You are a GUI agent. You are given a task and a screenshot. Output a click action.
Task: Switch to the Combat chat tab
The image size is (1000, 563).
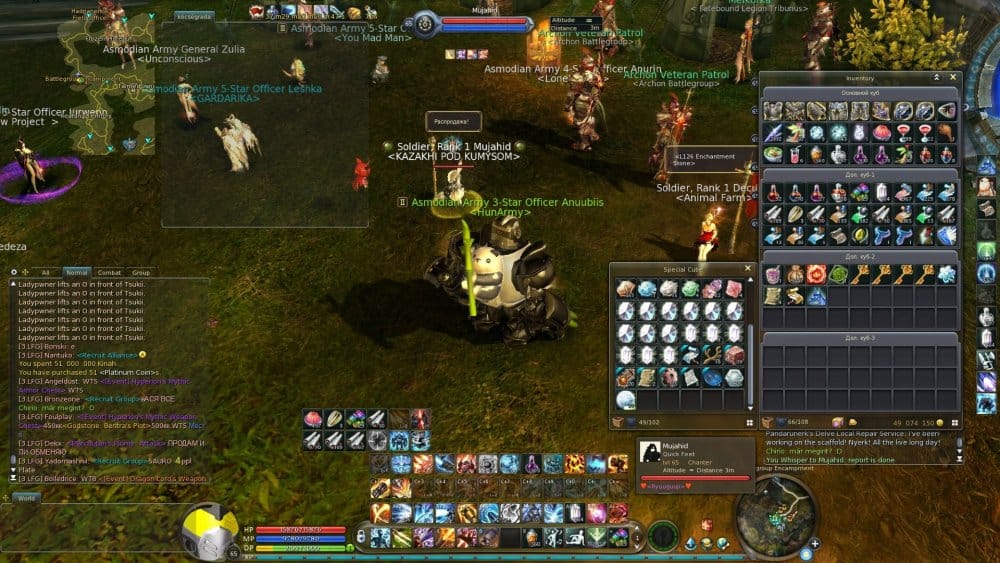[x=109, y=272]
